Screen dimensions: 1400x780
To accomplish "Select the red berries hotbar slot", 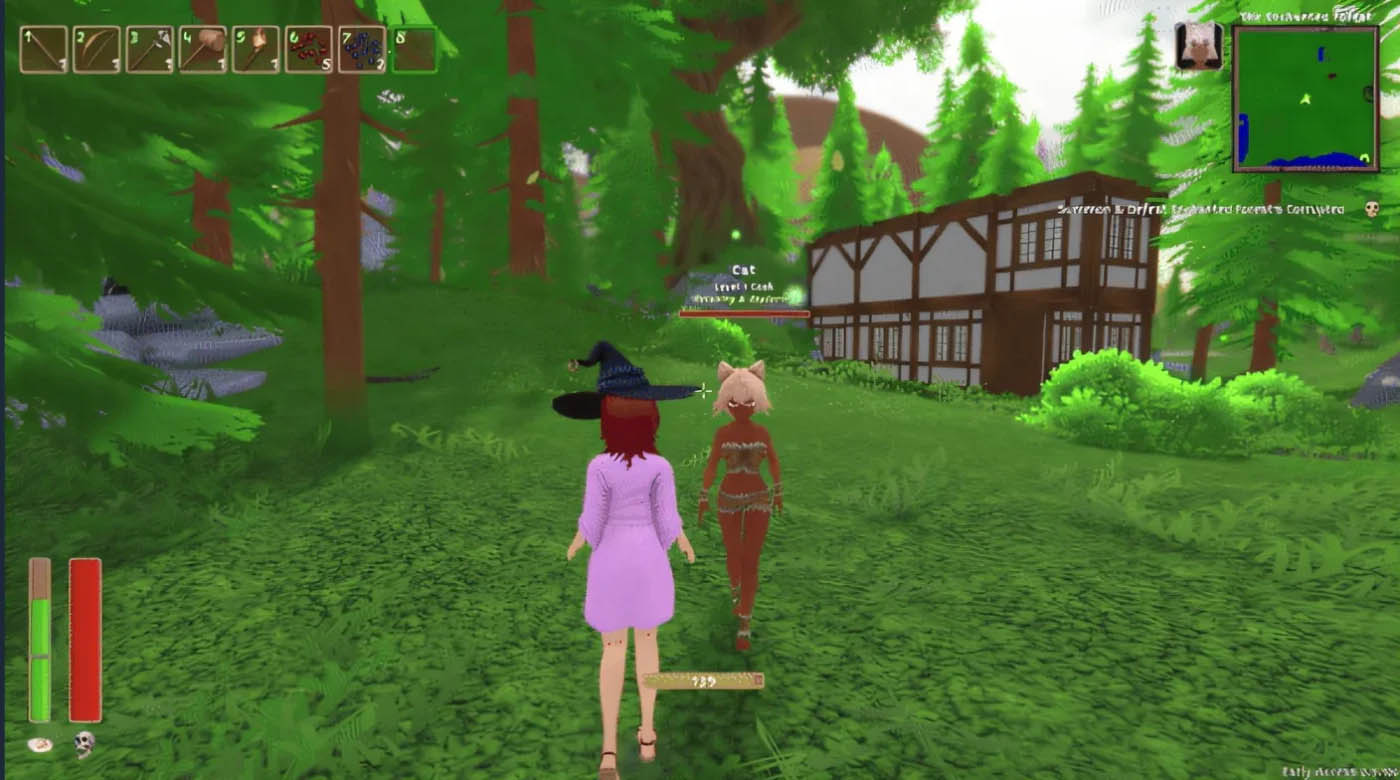I will (309, 50).
